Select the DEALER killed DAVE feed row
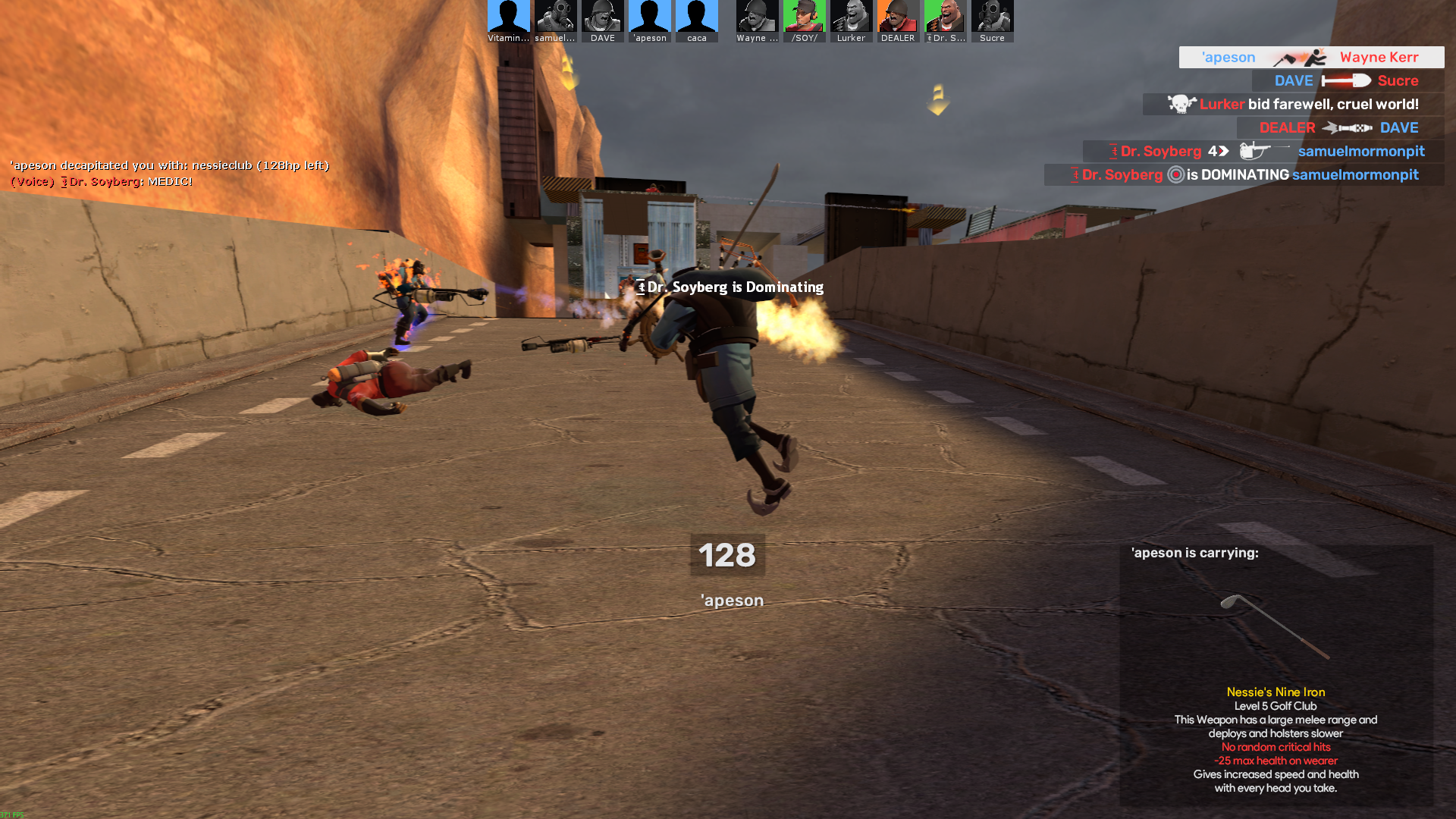This screenshot has width=1456, height=819. coord(1338,128)
